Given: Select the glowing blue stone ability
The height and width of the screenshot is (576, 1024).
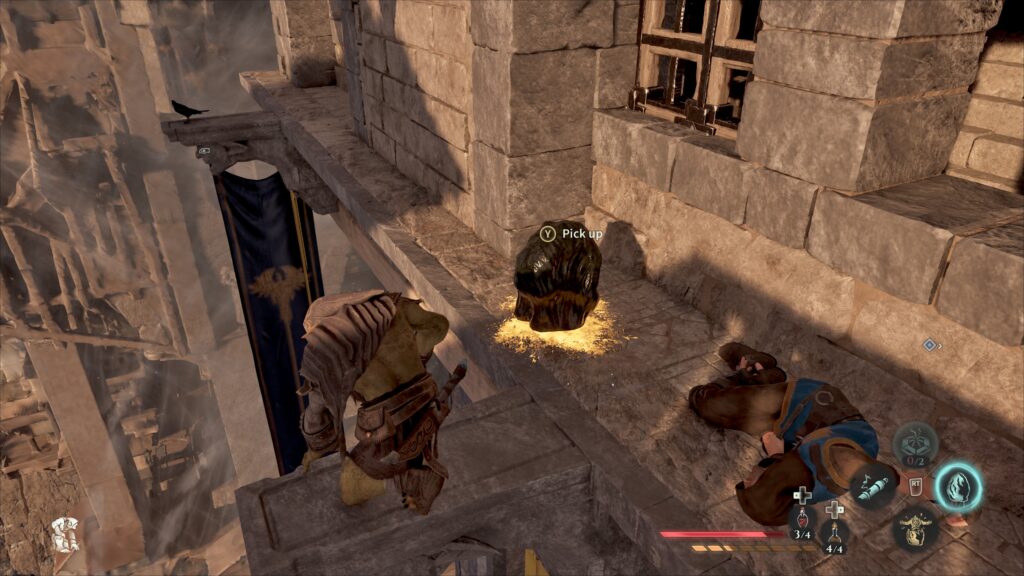Looking at the screenshot, I should pyautogui.click(x=959, y=487).
